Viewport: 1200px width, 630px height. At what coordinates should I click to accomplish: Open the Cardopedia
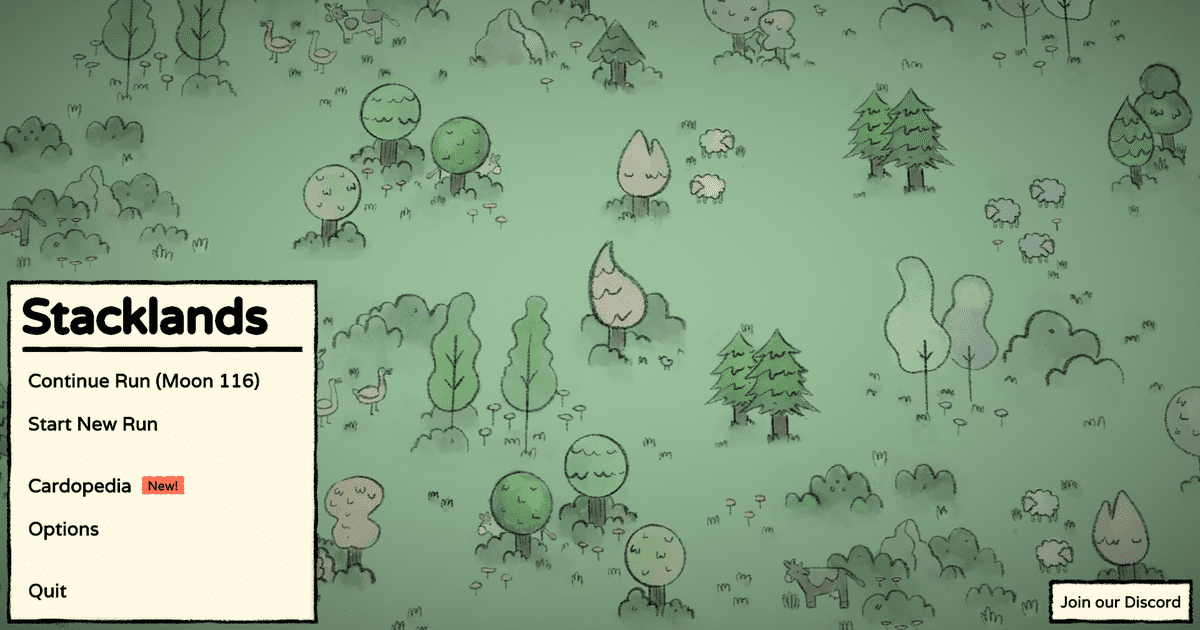(x=80, y=486)
